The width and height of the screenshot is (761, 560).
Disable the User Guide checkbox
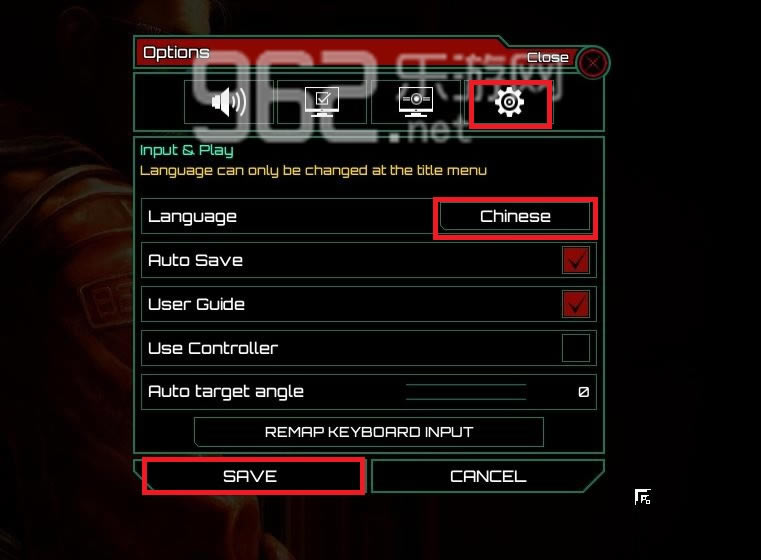[576, 304]
